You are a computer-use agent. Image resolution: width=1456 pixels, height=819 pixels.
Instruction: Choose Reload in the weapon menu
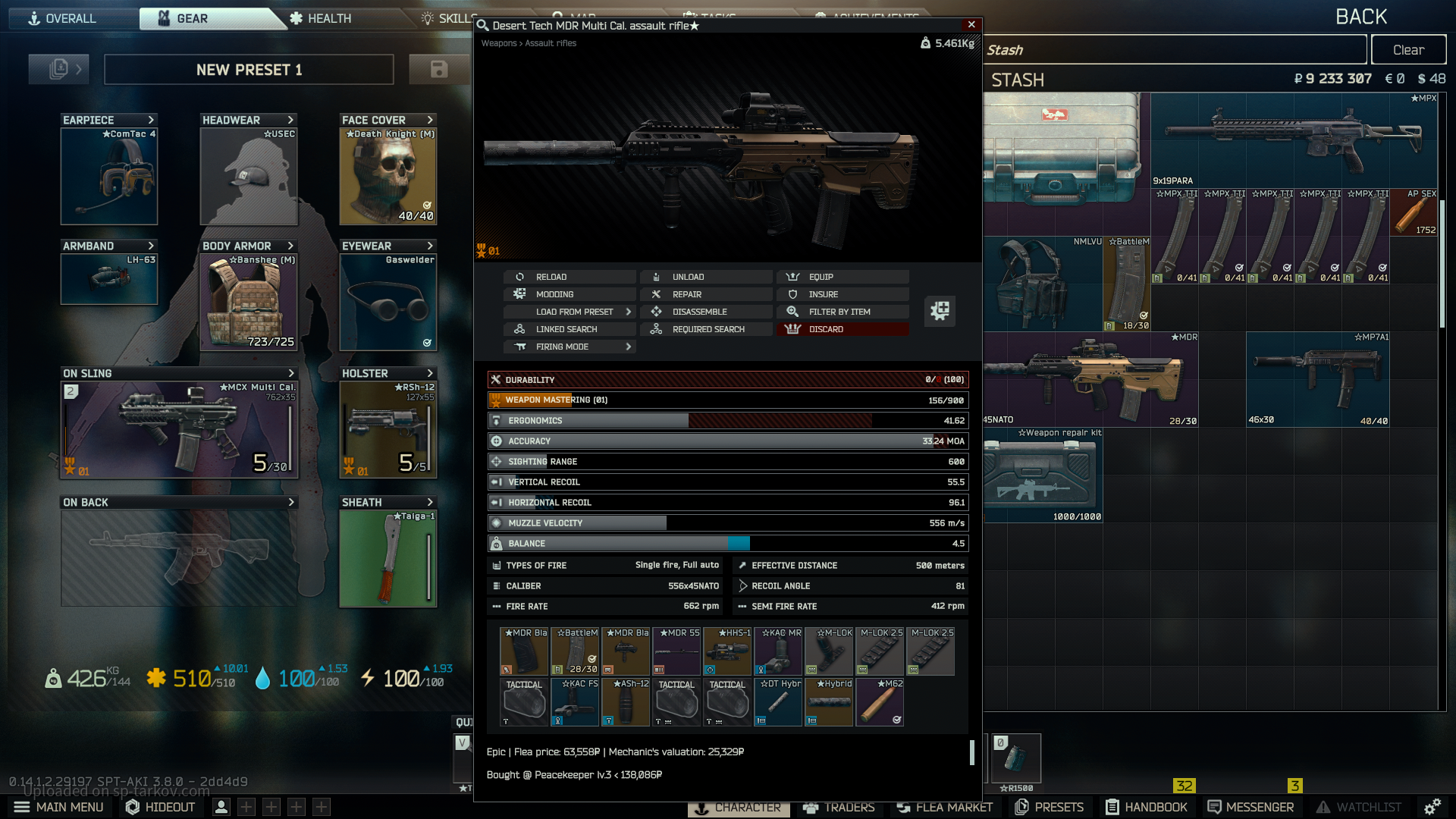click(569, 277)
